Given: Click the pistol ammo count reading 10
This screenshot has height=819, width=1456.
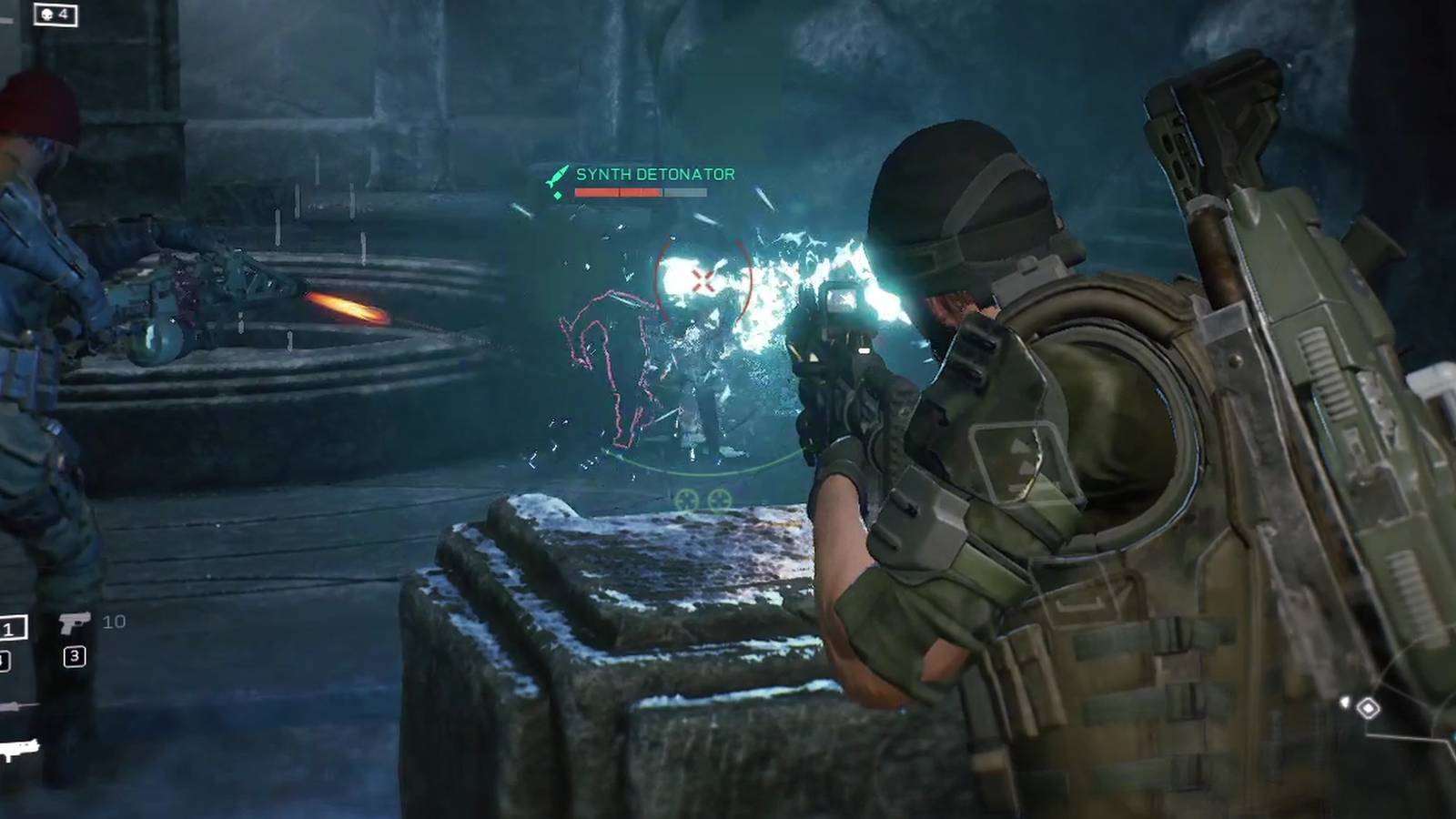Looking at the screenshot, I should [115, 621].
